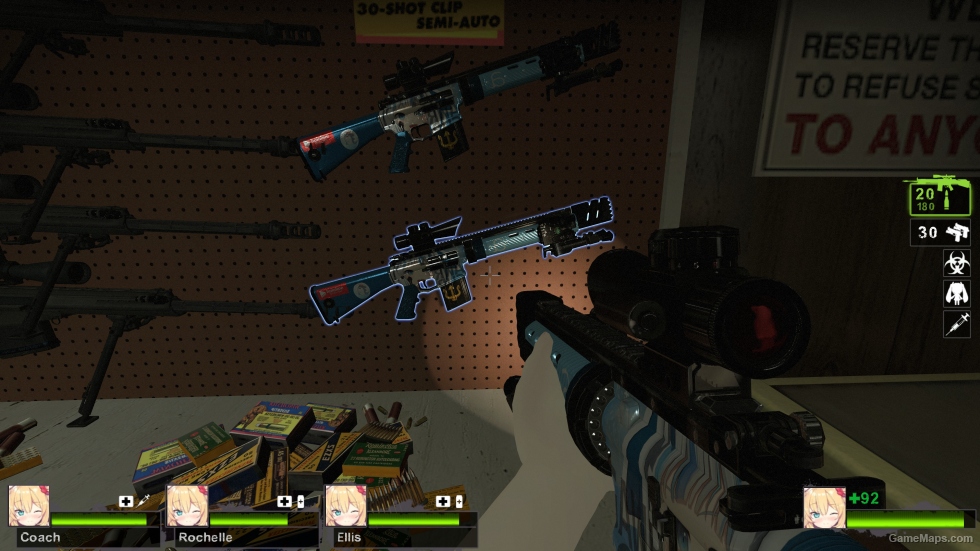Click Ellis's teammate portrait
980x551 pixels.
click(x=344, y=507)
